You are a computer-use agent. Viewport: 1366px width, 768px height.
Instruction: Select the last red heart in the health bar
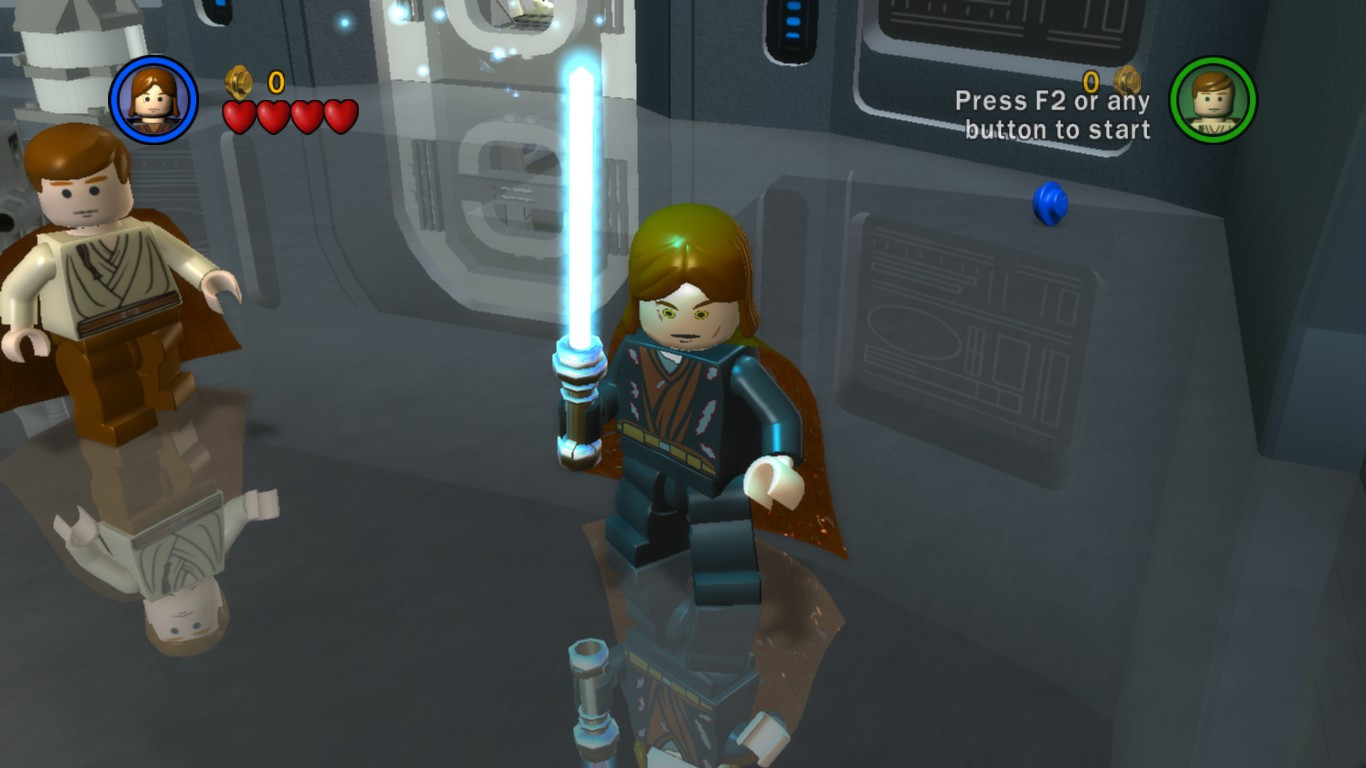tap(341, 115)
